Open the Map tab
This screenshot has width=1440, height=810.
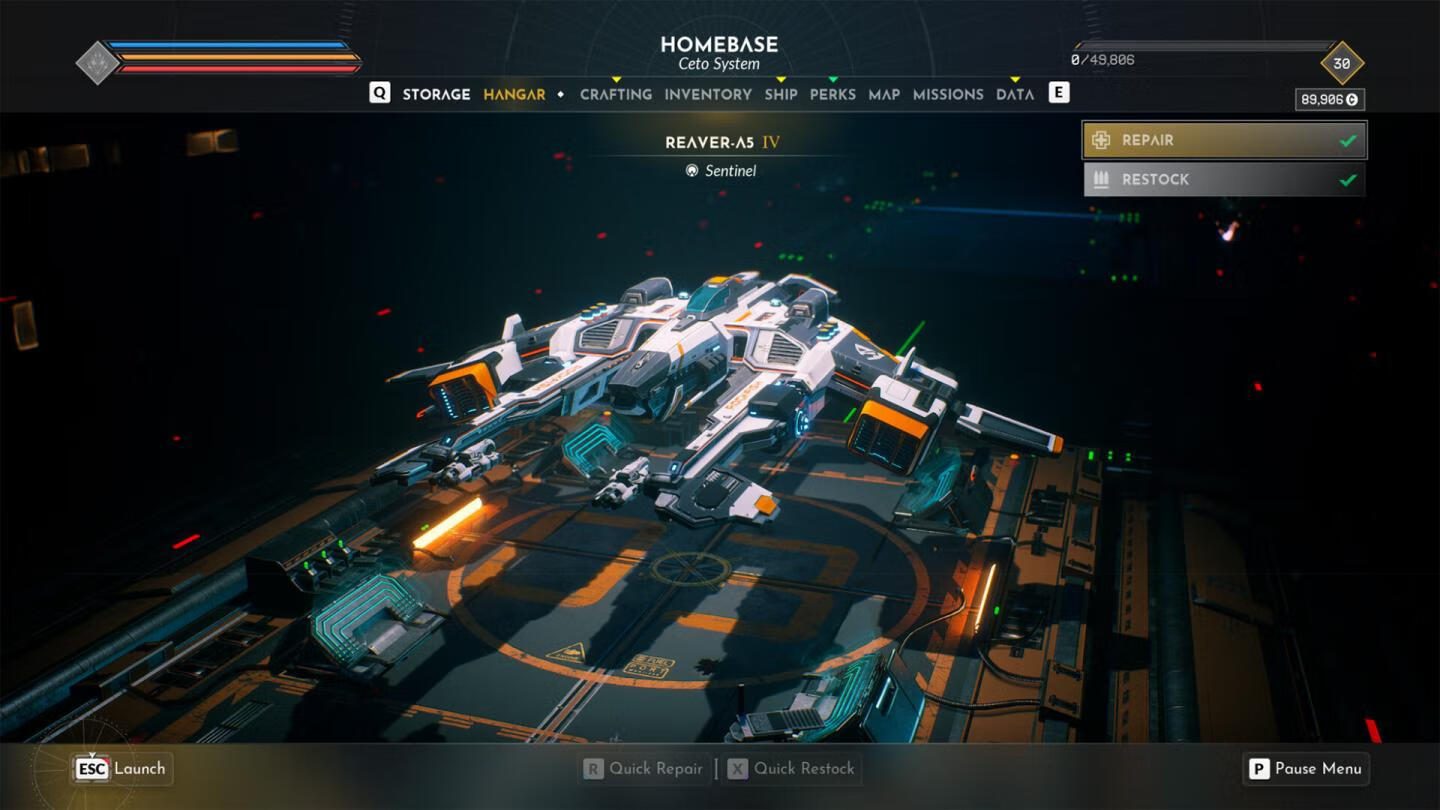tap(884, 94)
